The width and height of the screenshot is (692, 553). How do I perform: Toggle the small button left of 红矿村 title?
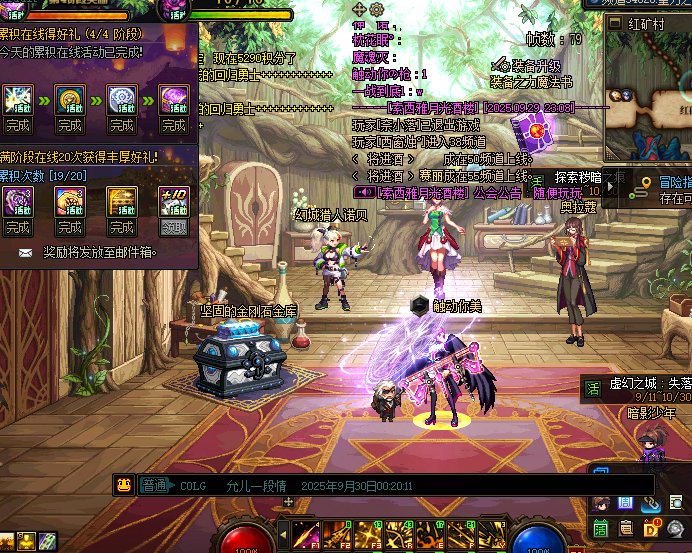point(613,24)
